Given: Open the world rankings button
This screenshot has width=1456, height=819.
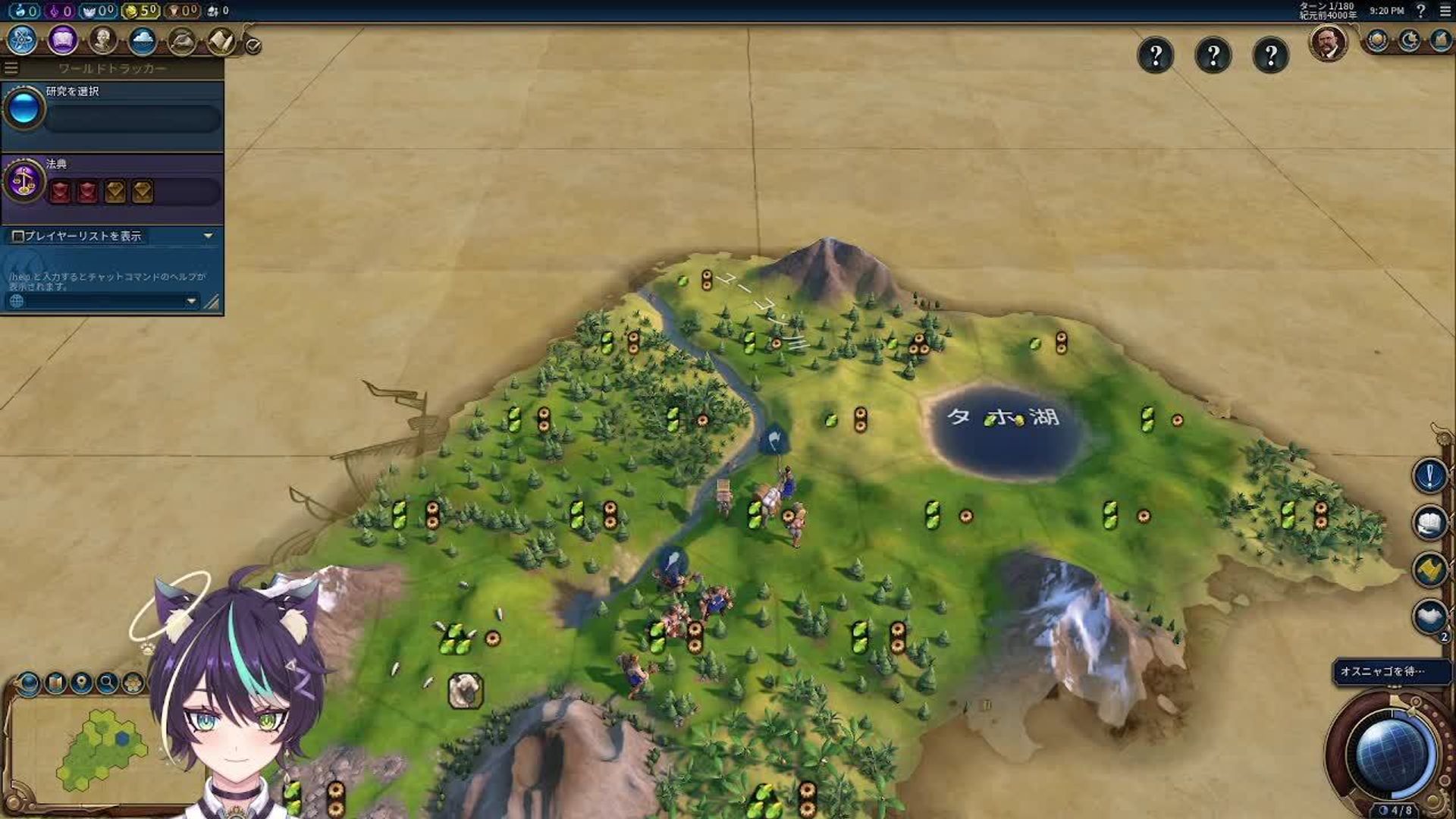Looking at the screenshot, I should coord(1377,40).
